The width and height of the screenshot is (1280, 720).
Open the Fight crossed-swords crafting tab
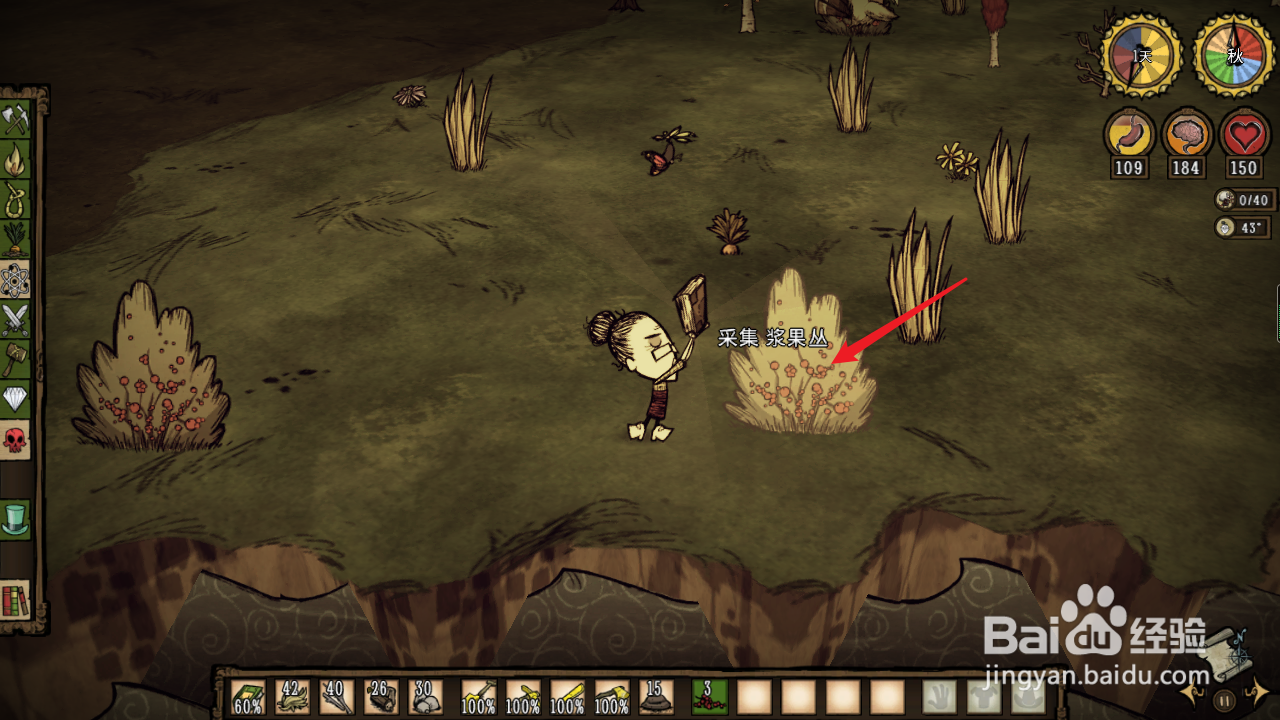(x=16, y=320)
